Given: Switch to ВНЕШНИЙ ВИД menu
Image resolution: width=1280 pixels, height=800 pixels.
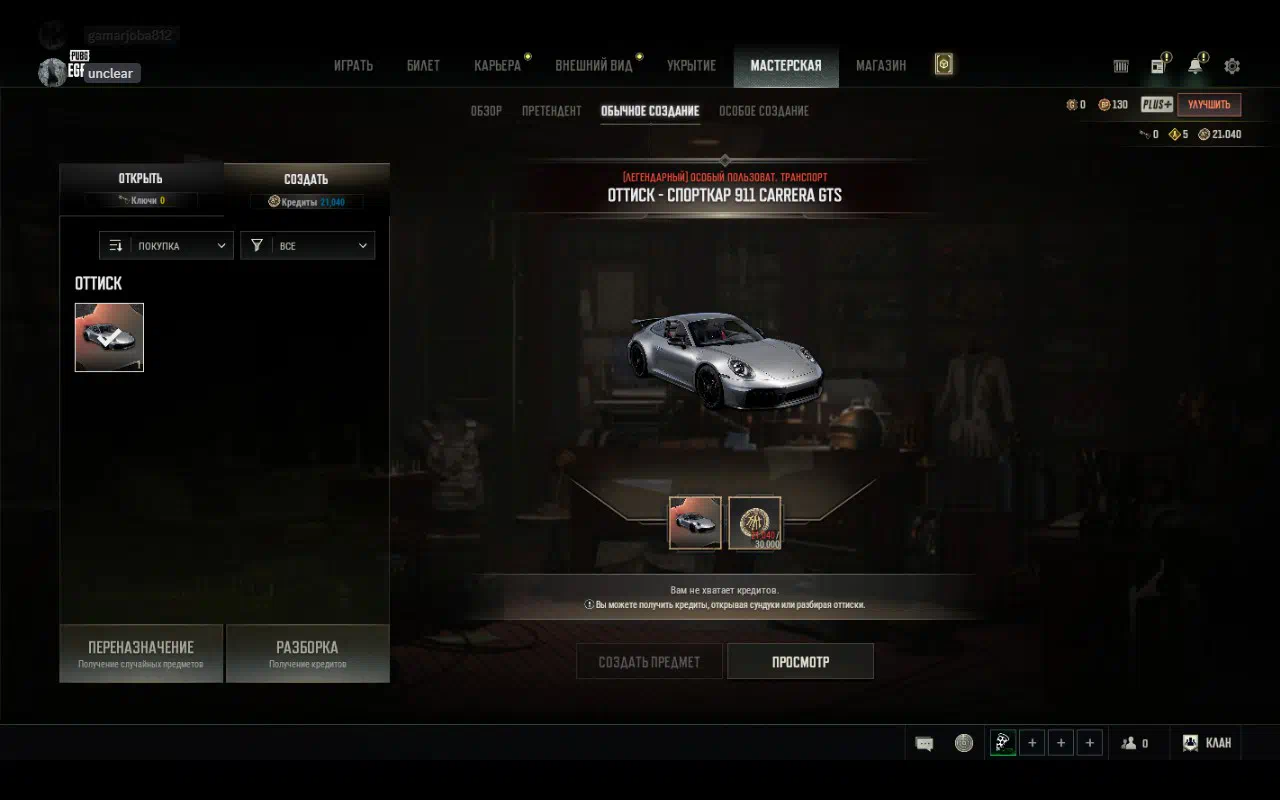Looking at the screenshot, I should point(594,66).
